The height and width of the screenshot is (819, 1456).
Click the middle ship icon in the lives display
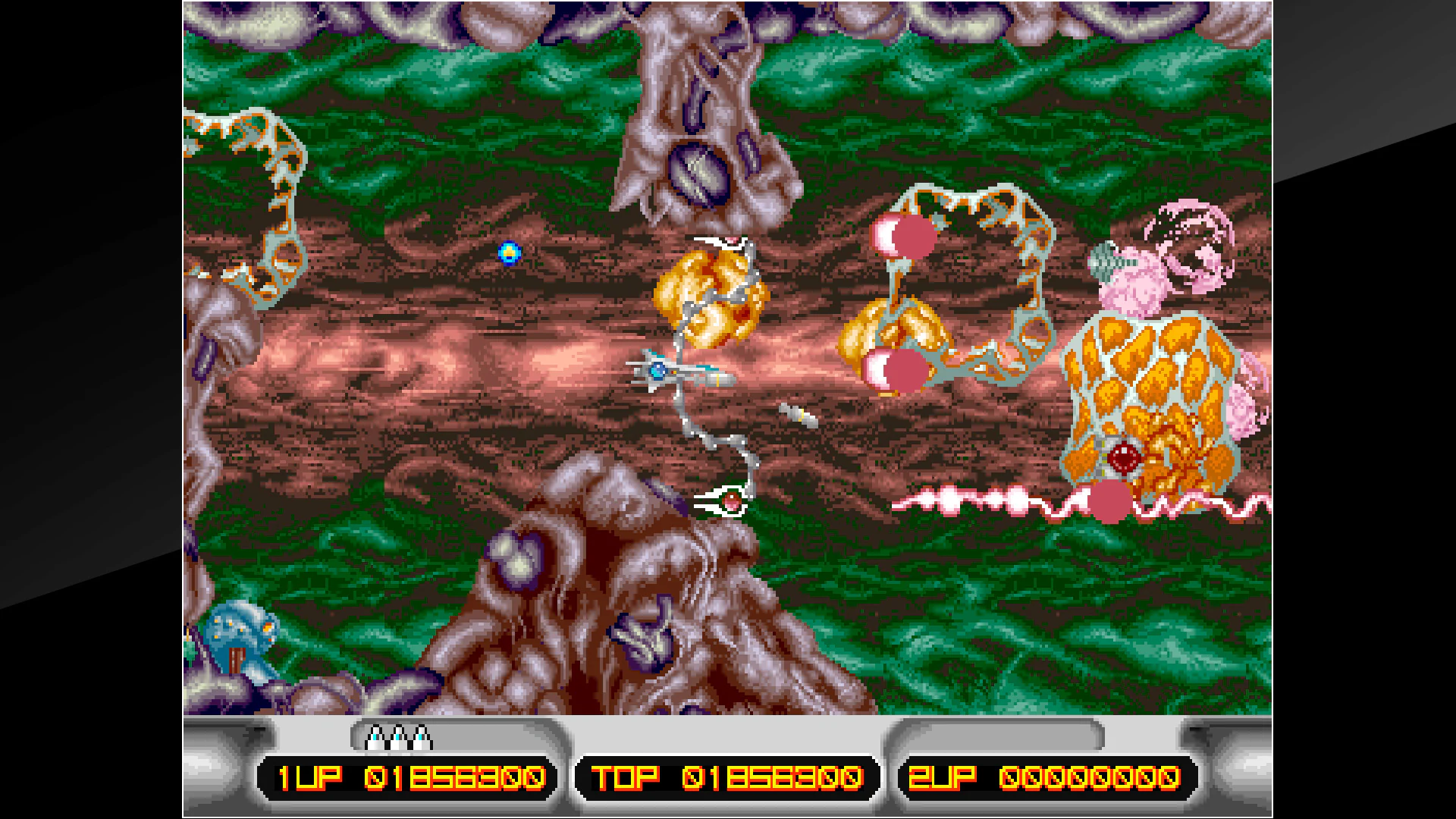tap(398, 737)
